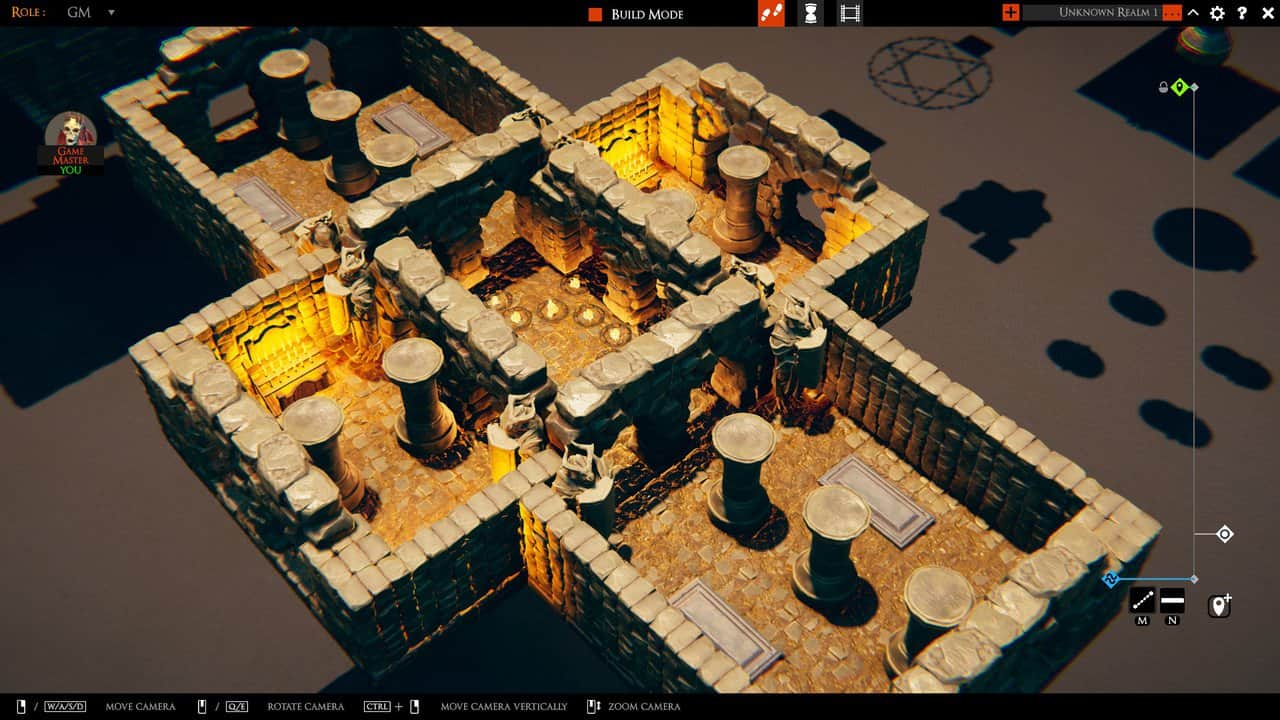Viewport: 1280px width, 720px height.
Task: Show help with the question mark icon
Action: pos(1242,13)
